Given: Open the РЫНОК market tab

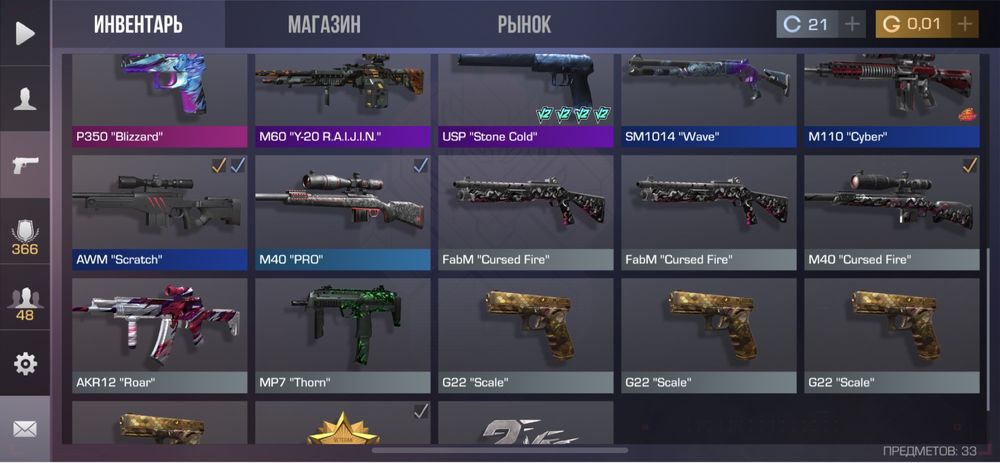Looking at the screenshot, I should point(524,24).
